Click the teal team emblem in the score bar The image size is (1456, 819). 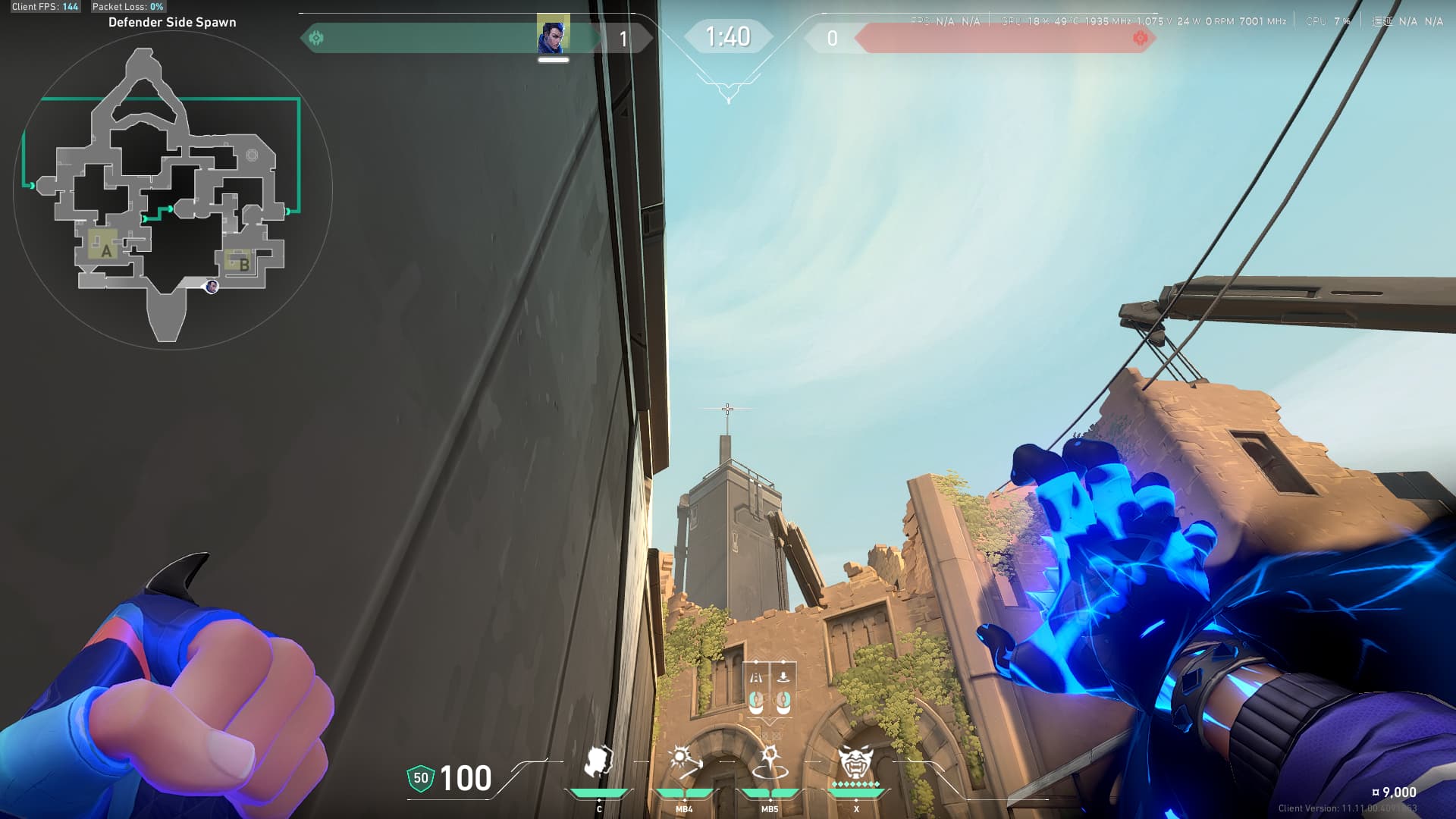point(316,37)
